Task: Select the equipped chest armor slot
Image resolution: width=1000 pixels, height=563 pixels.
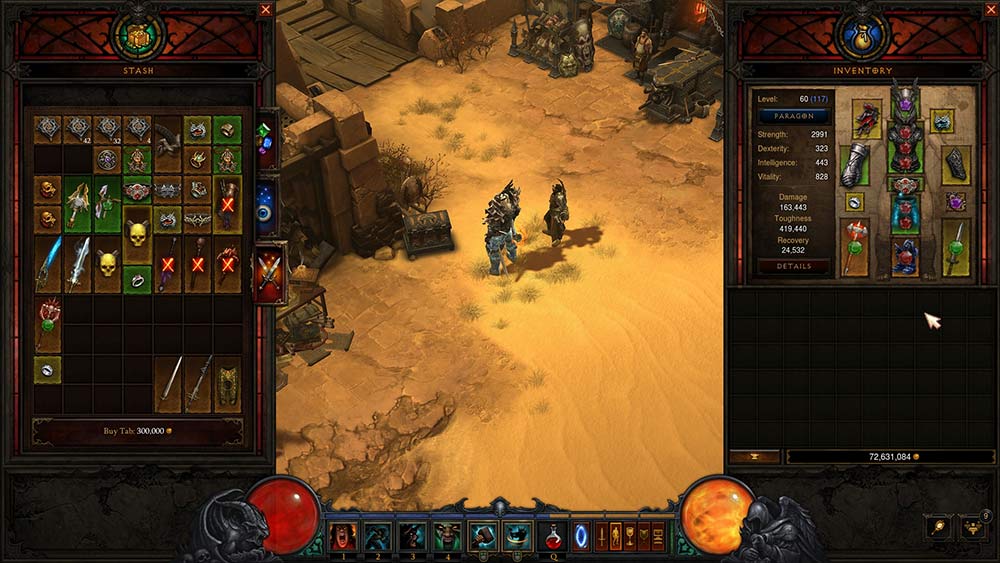Action: 905,145
